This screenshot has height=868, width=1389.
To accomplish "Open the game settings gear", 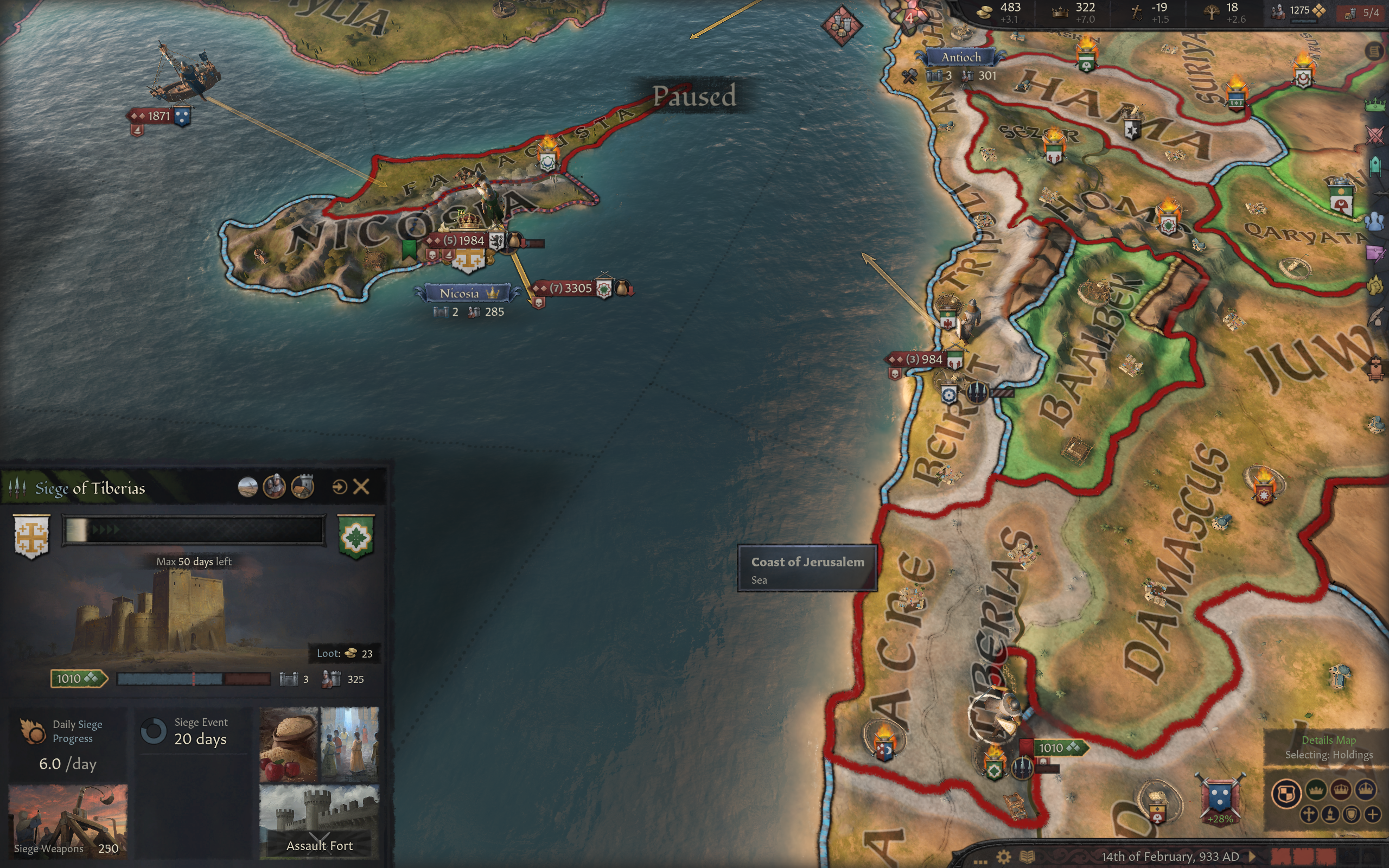I will (1003, 857).
